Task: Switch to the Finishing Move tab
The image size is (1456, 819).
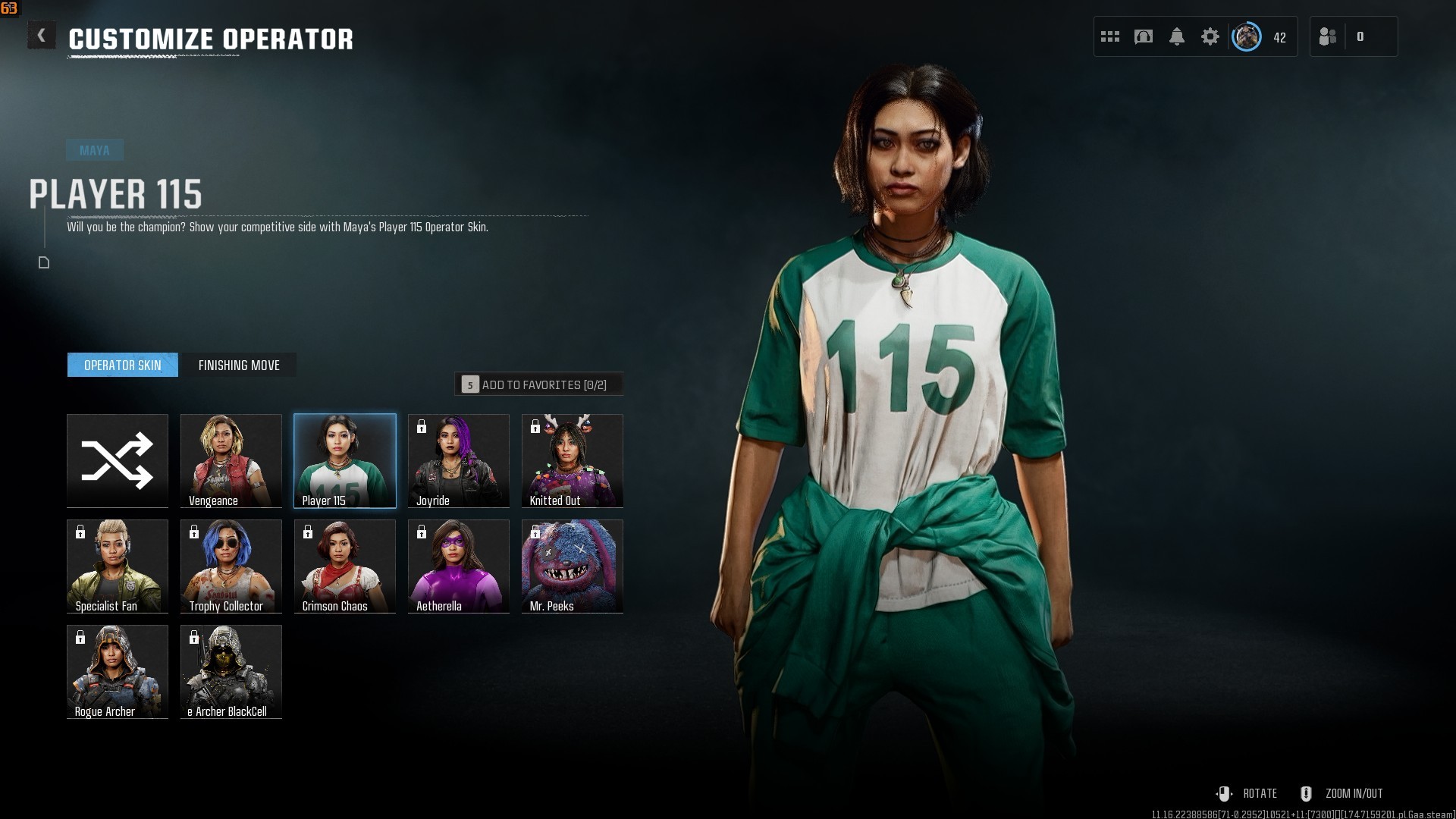Action: pos(239,365)
